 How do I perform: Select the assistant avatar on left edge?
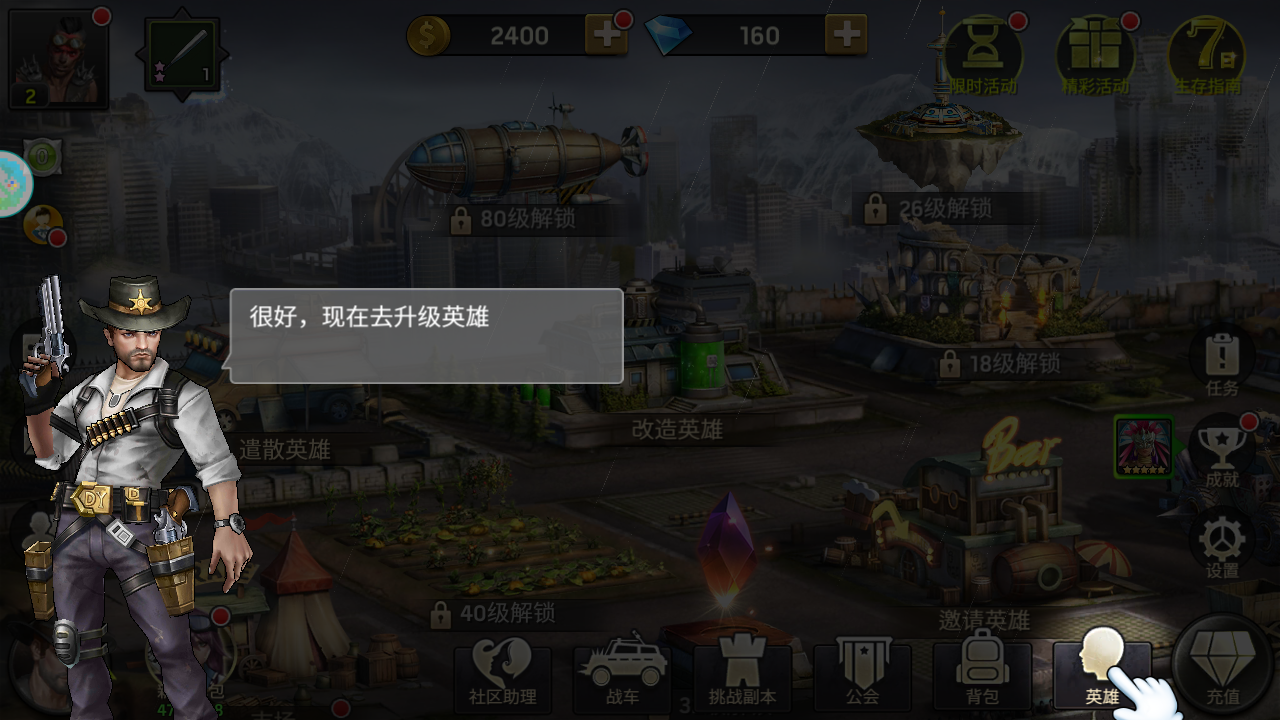coord(42,222)
